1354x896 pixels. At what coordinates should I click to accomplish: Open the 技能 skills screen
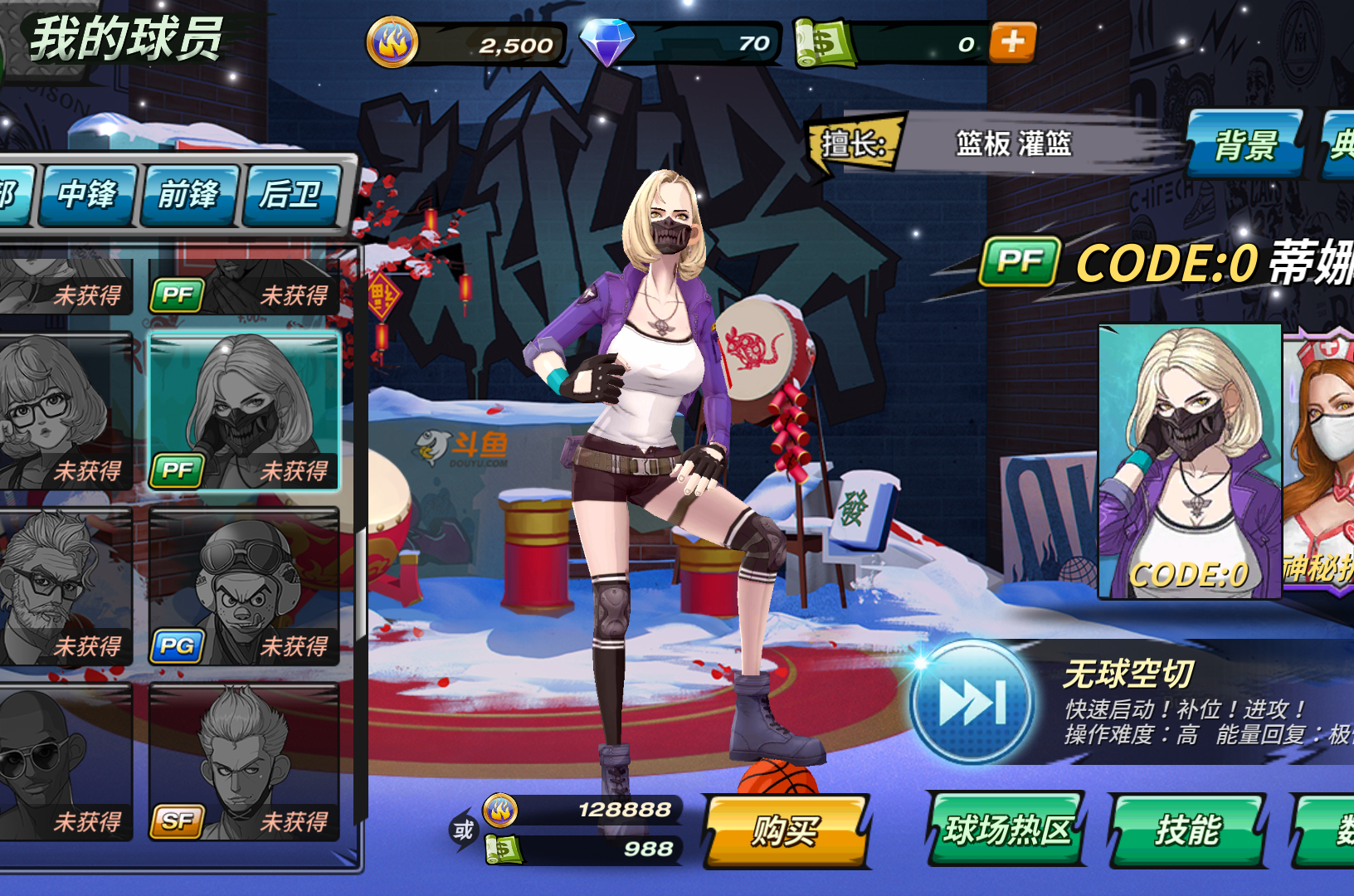[x=1188, y=828]
